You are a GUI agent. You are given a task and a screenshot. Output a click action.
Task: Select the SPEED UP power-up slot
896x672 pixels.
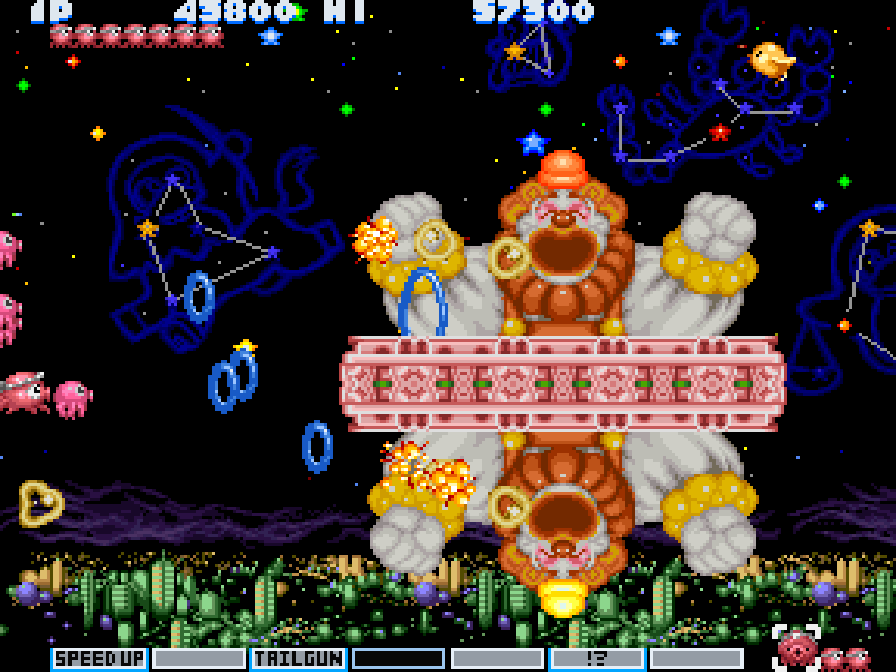(99, 659)
